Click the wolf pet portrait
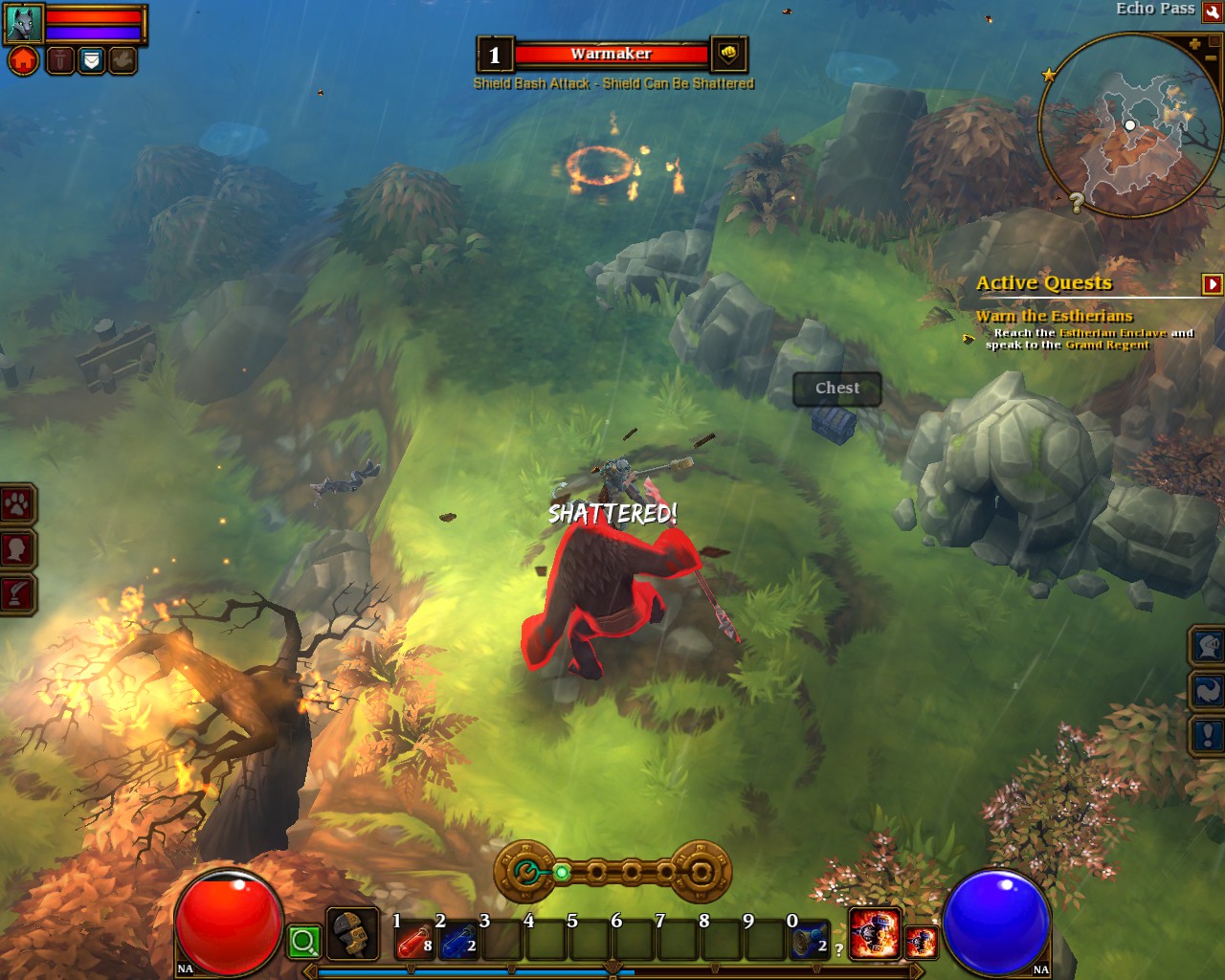Viewport: 1225px width, 980px height. [23, 23]
